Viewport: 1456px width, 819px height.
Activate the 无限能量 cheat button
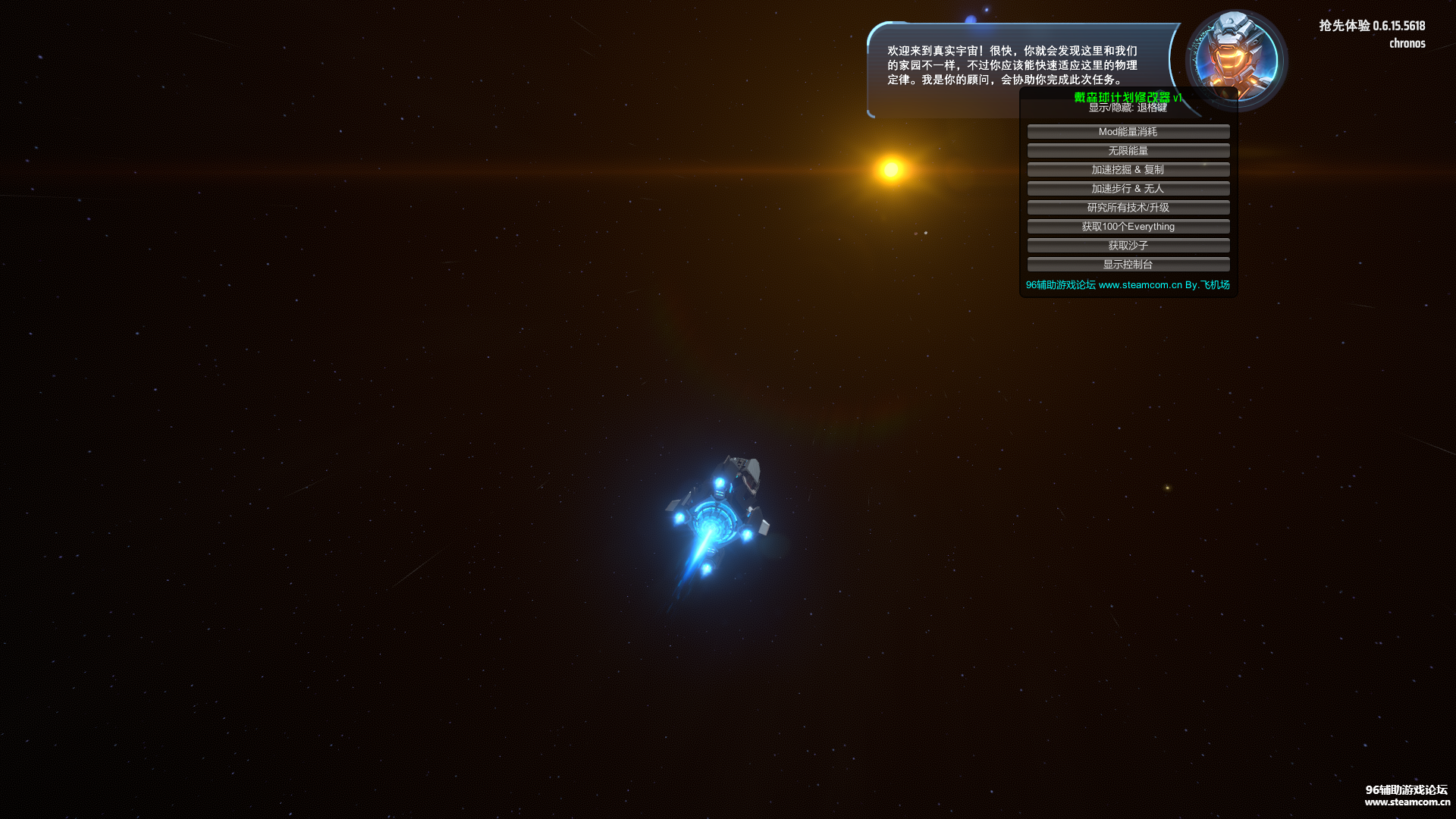(x=1128, y=151)
